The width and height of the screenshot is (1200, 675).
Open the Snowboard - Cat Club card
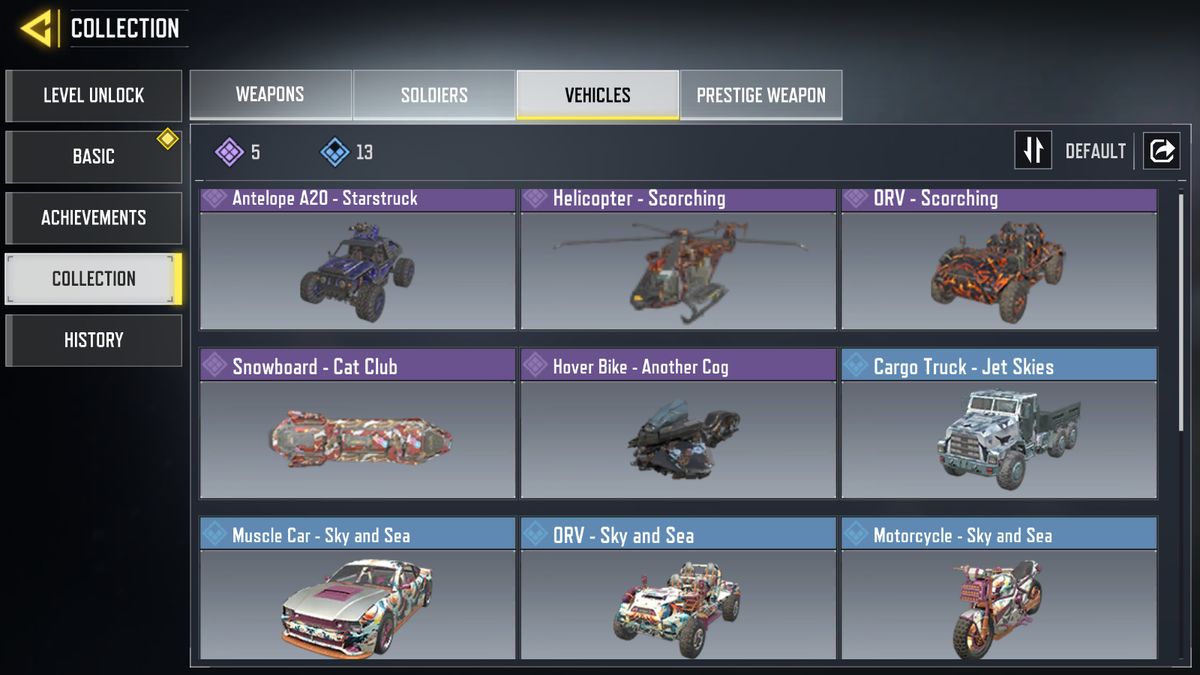pos(357,425)
